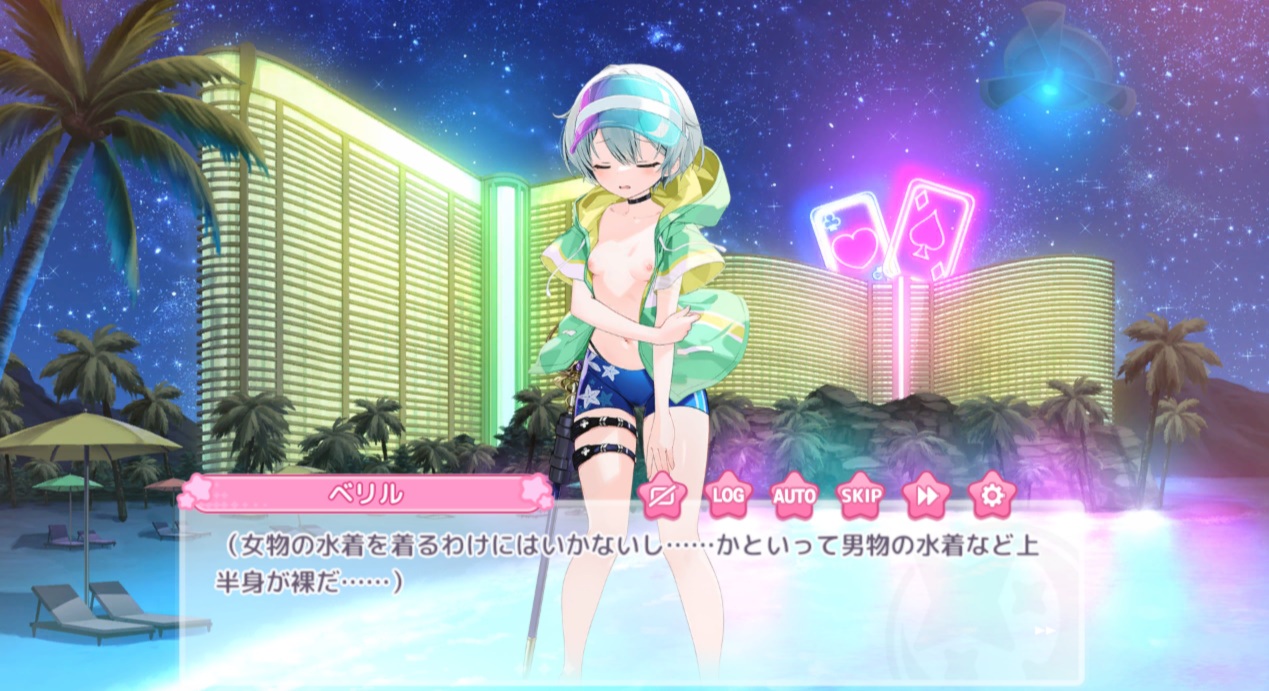Activate the double-arrow fast-forward button
1269x691 pixels.
click(x=926, y=495)
